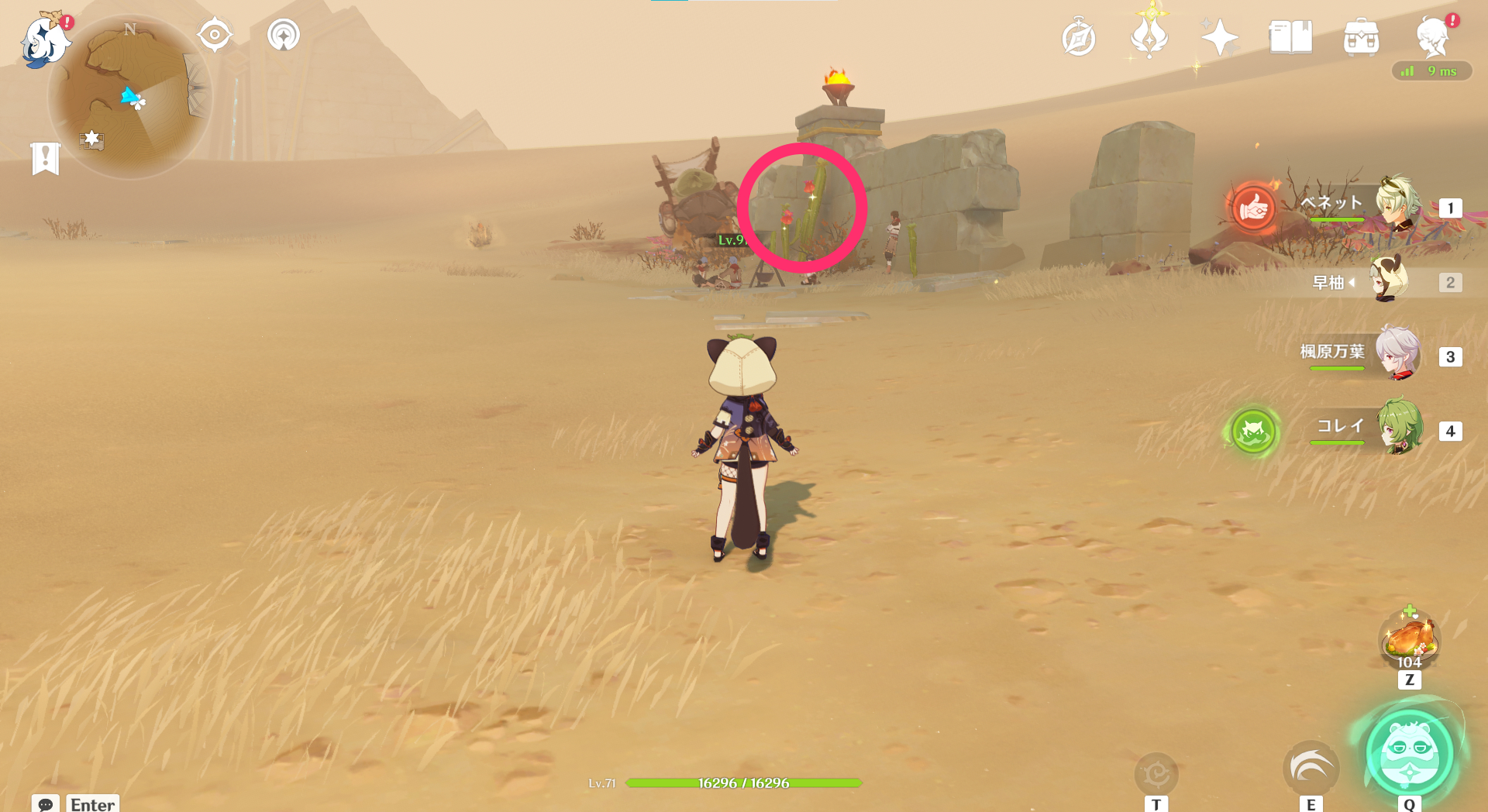Activate the elemental burst Q button
Image resolution: width=1488 pixels, height=812 pixels.
tap(1410, 762)
